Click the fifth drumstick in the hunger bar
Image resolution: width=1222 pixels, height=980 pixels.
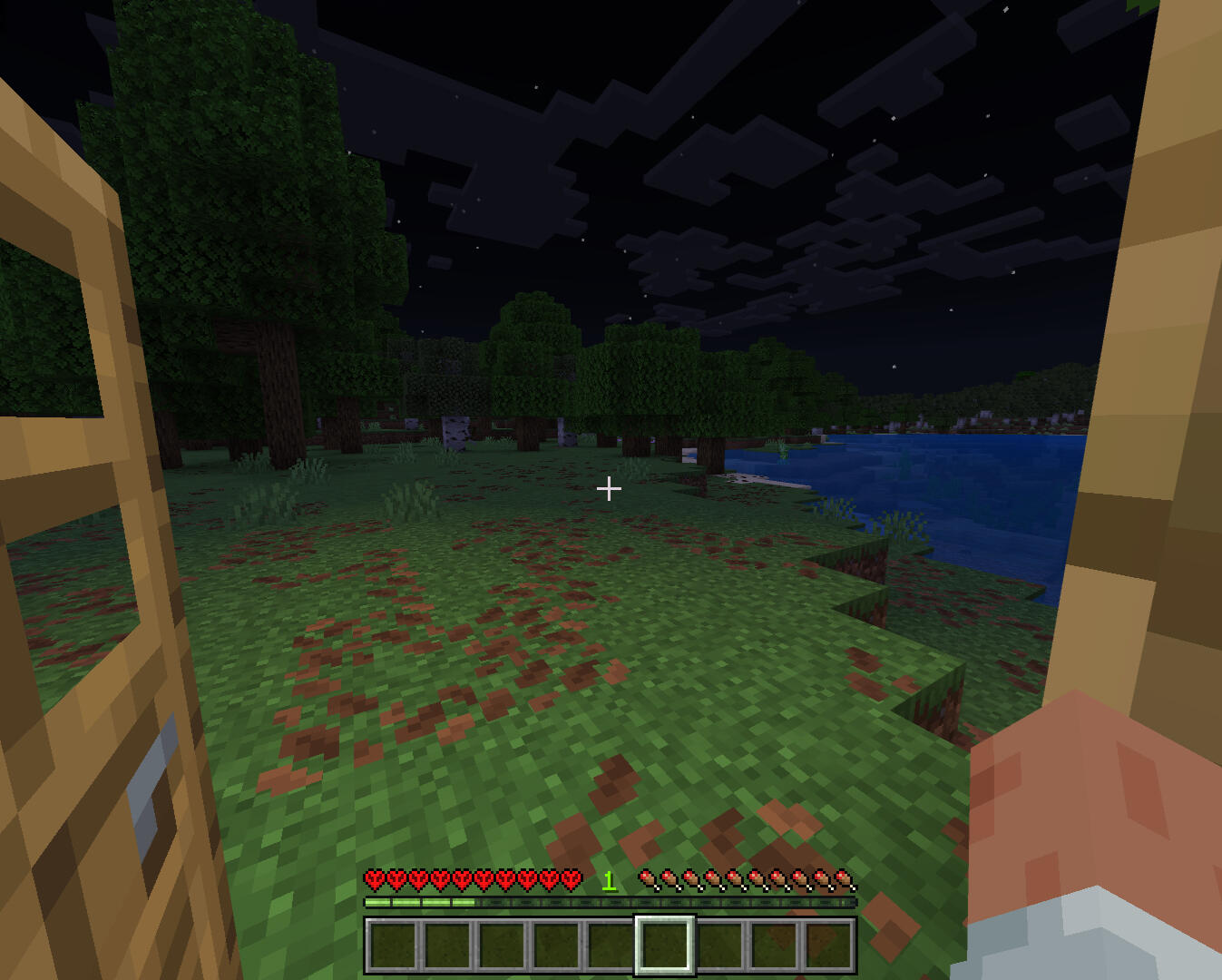point(735,879)
